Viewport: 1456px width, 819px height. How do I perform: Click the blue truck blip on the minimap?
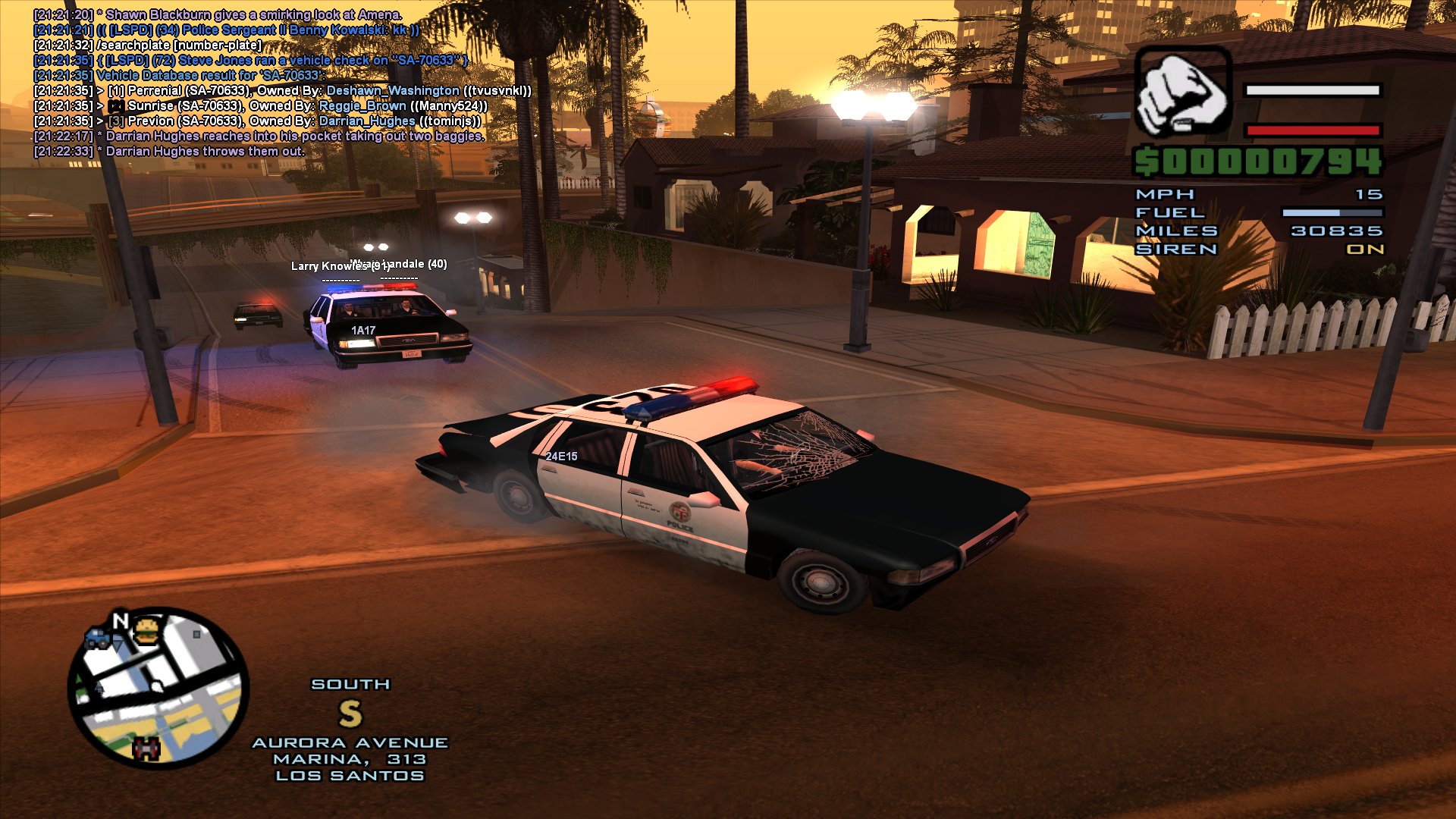pyautogui.click(x=97, y=640)
